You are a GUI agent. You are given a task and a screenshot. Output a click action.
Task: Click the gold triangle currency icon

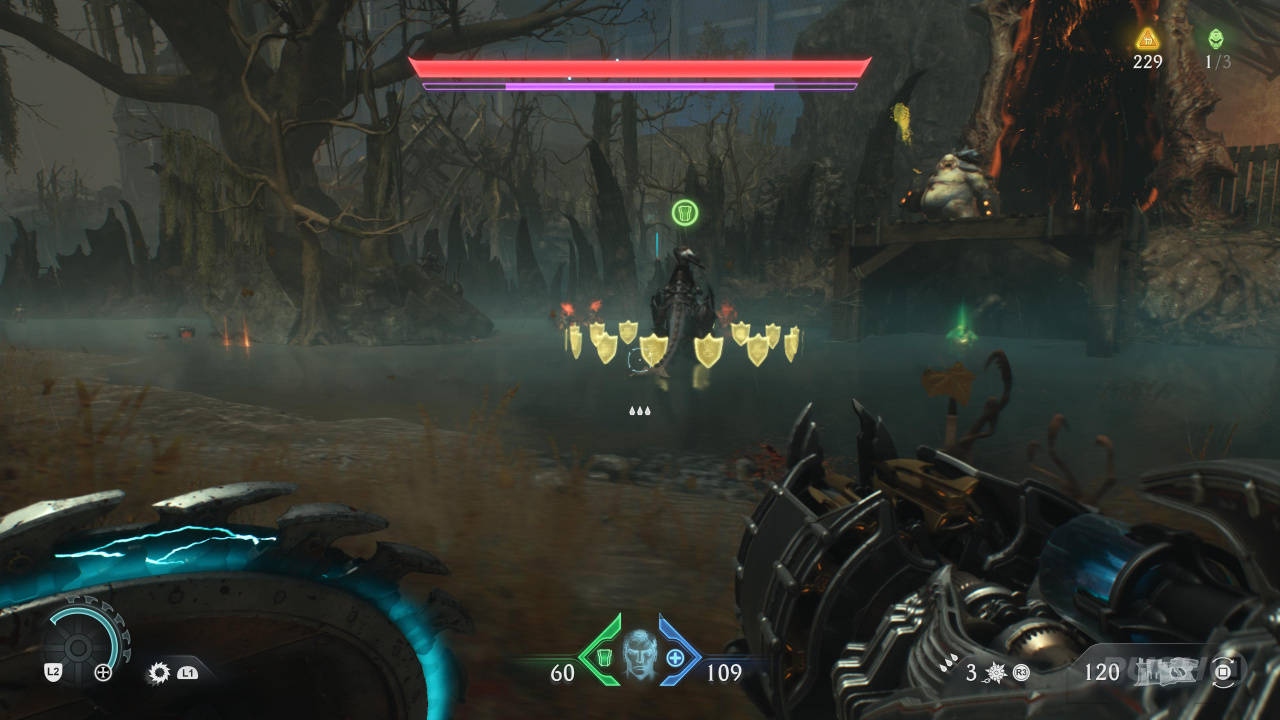1147,39
